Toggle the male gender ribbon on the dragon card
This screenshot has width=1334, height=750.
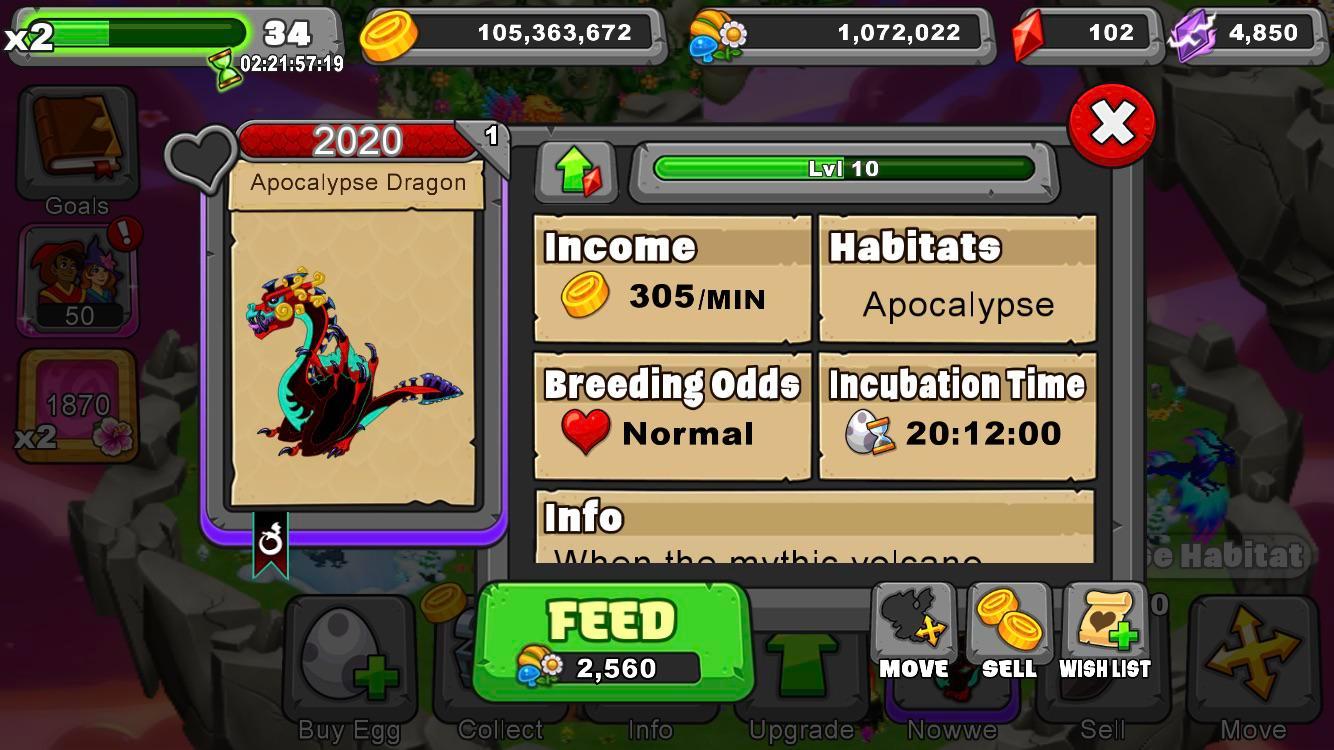pos(270,540)
